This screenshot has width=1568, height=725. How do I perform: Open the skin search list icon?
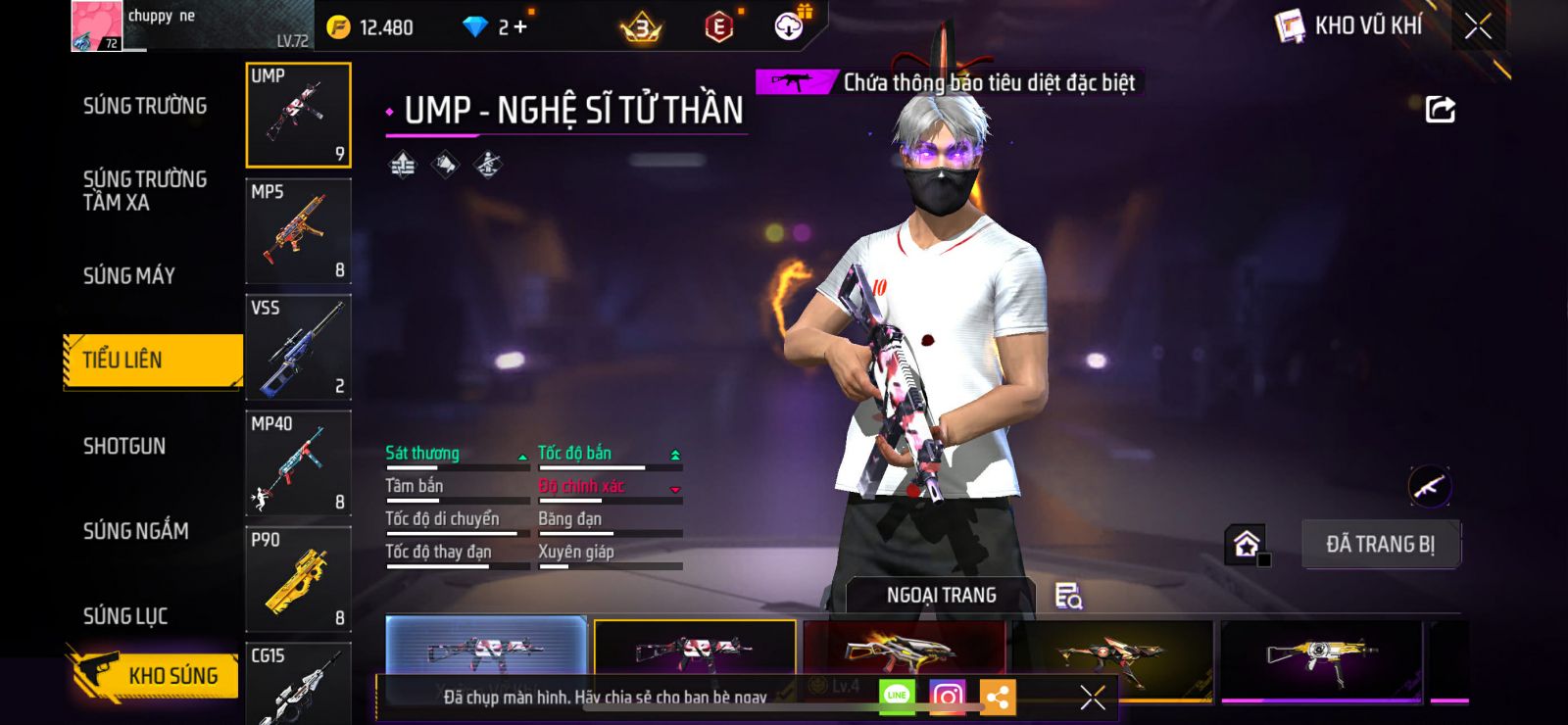tap(1067, 596)
